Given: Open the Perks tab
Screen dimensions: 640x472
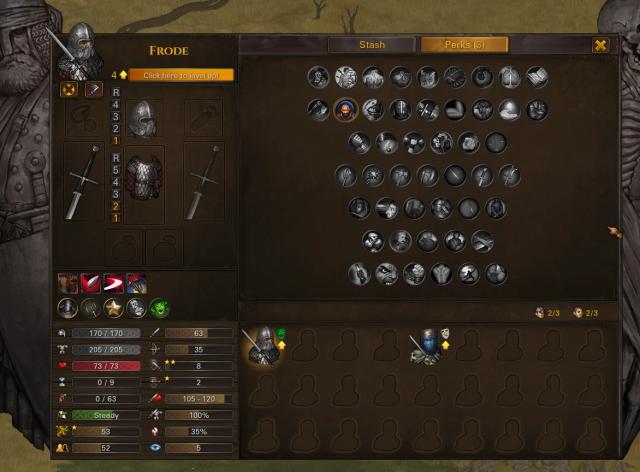Looking at the screenshot, I should coord(463,45).
